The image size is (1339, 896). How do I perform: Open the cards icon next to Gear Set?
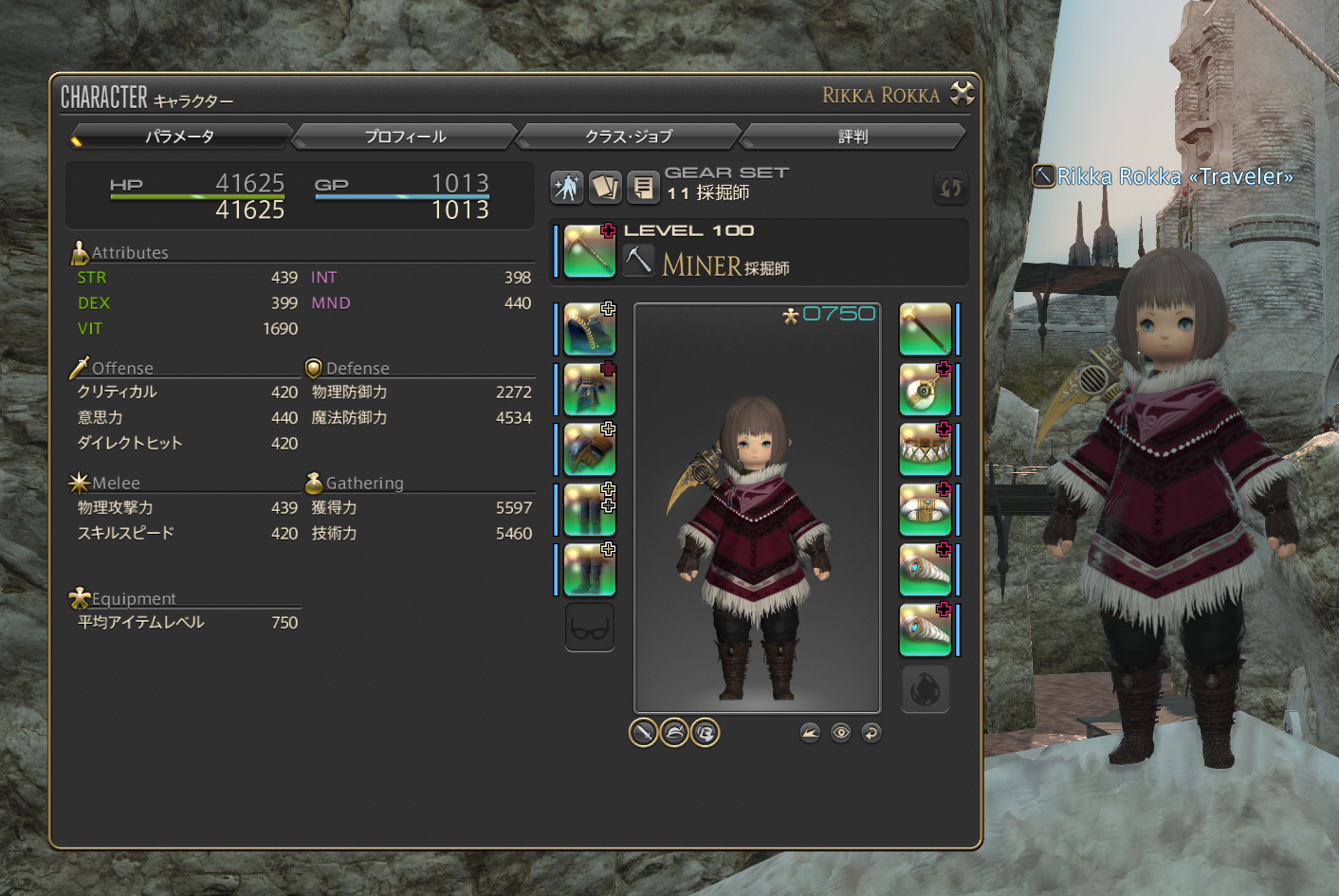point(605,187)
